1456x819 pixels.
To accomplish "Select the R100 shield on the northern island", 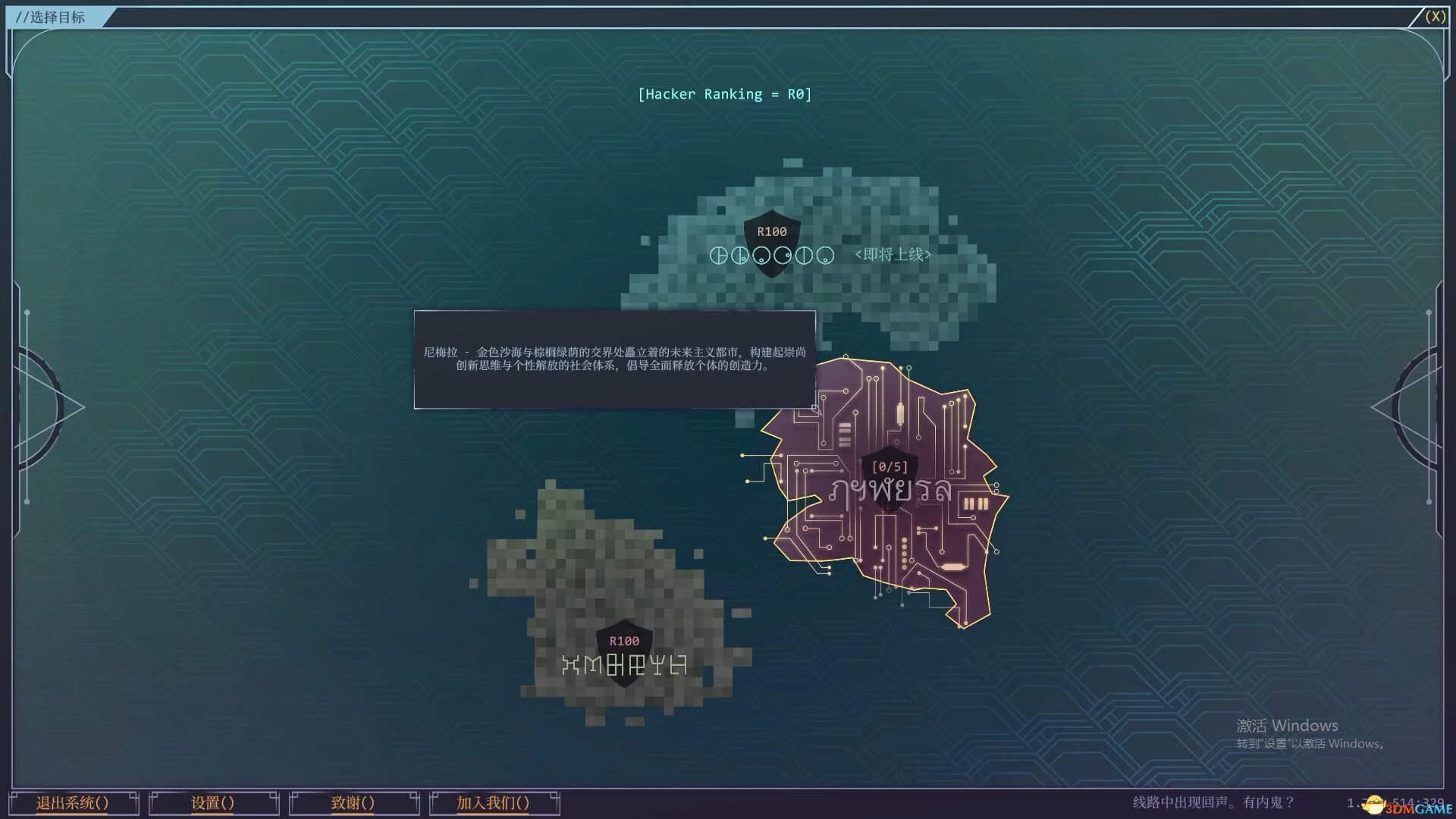I will coord(770,241).
